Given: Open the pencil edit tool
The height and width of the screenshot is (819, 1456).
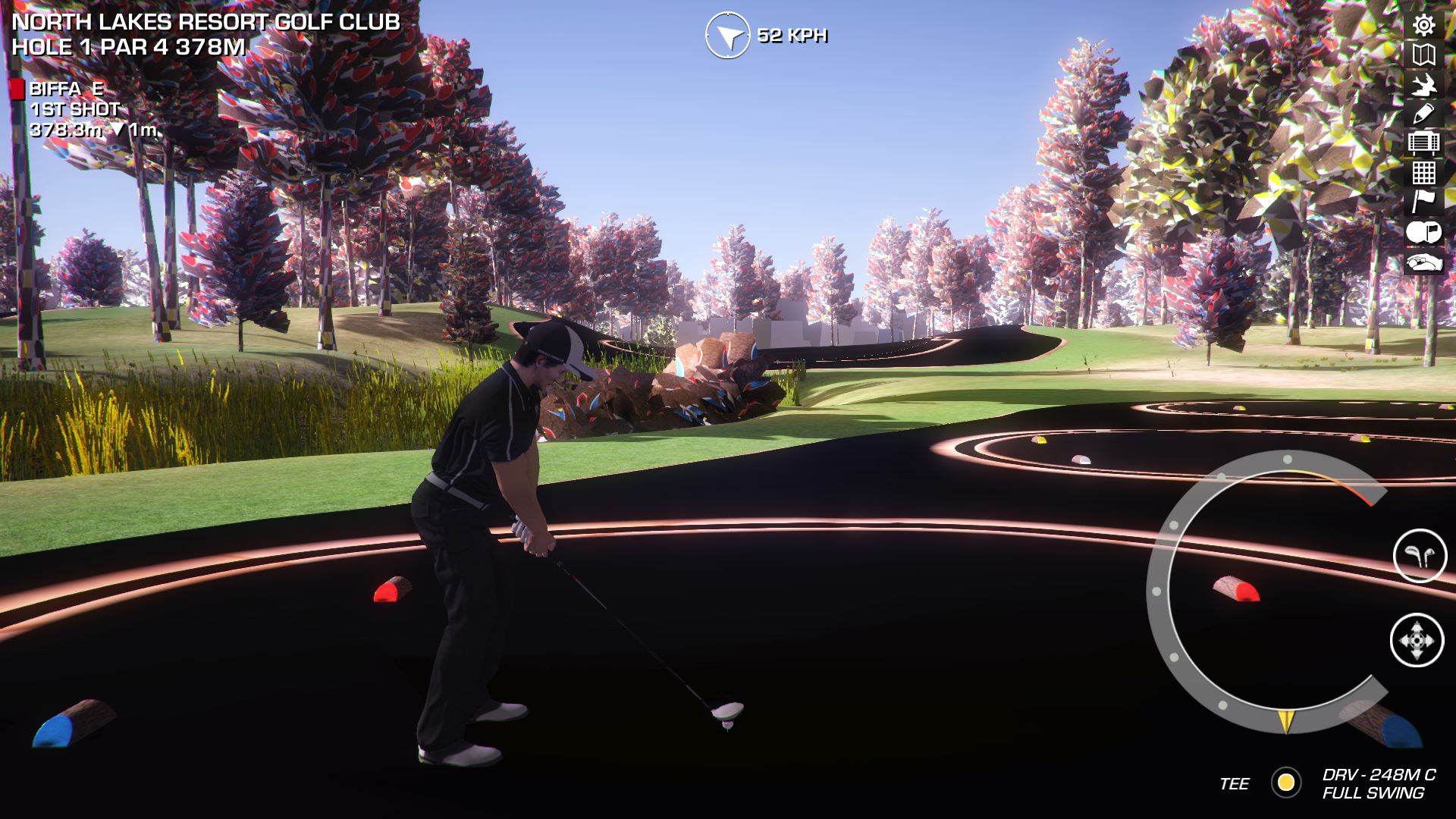Looking at the screenshot, I should [x=1423, y=114].
